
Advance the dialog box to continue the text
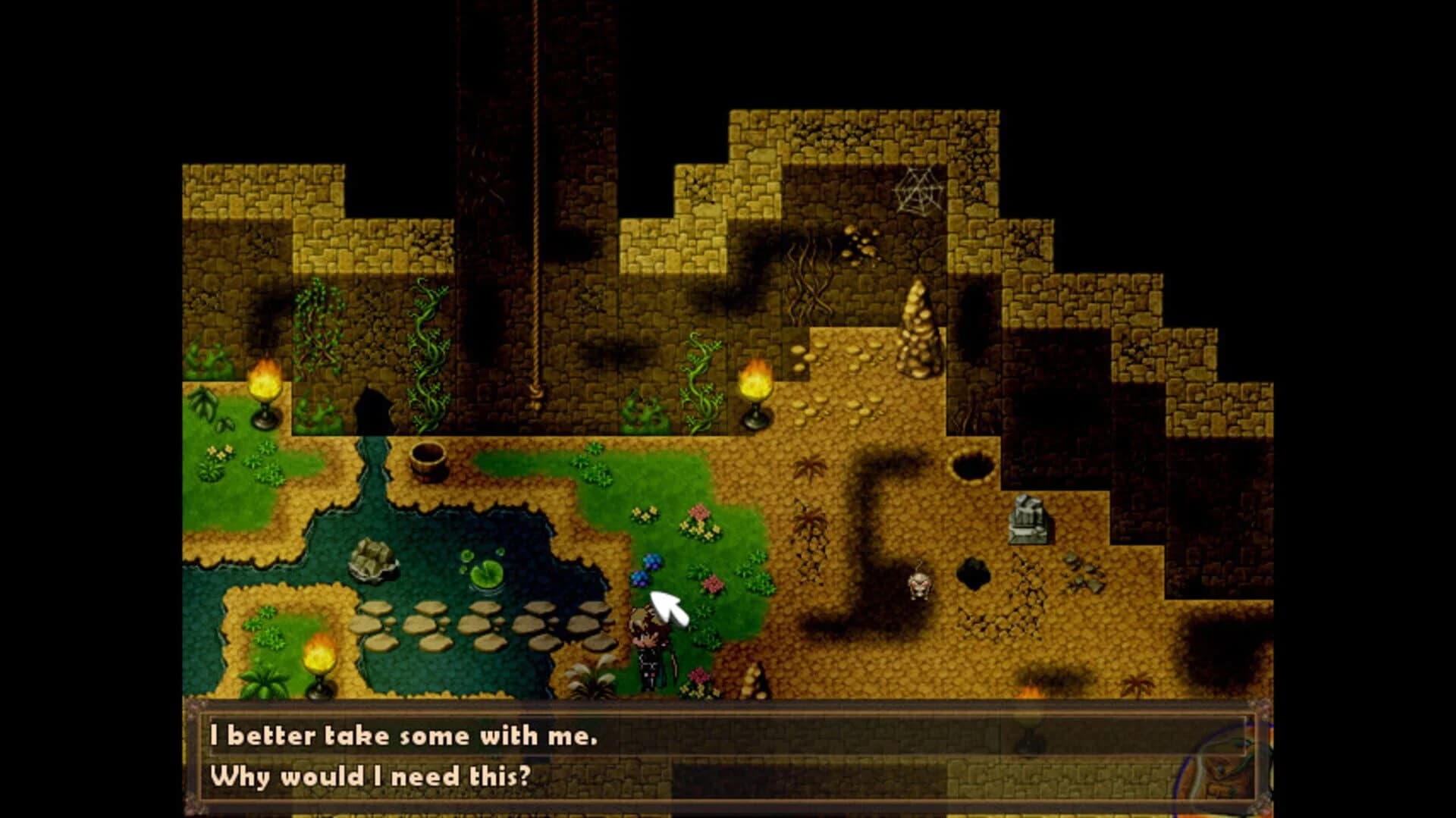pos(728,758)
